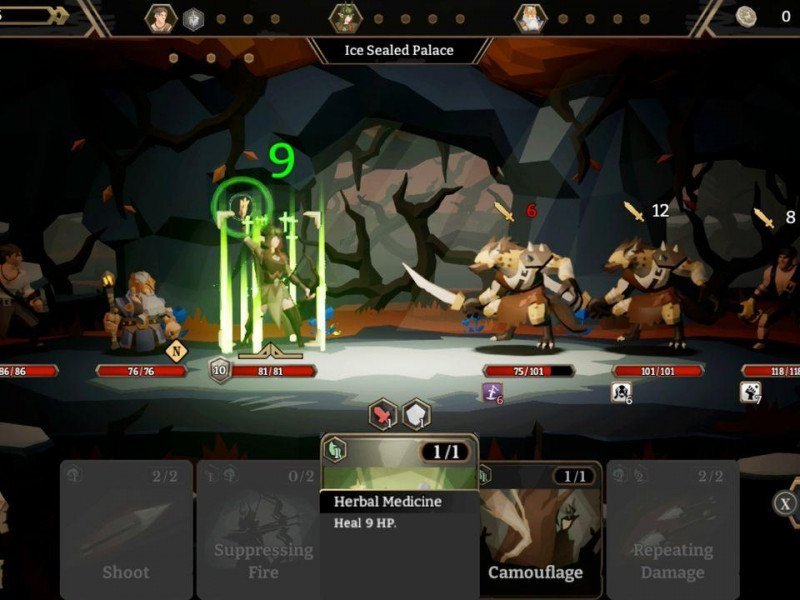The image size is (800, 600).
Task: Click the shield 10 badge beside archer's health
Action: point(219,370)
